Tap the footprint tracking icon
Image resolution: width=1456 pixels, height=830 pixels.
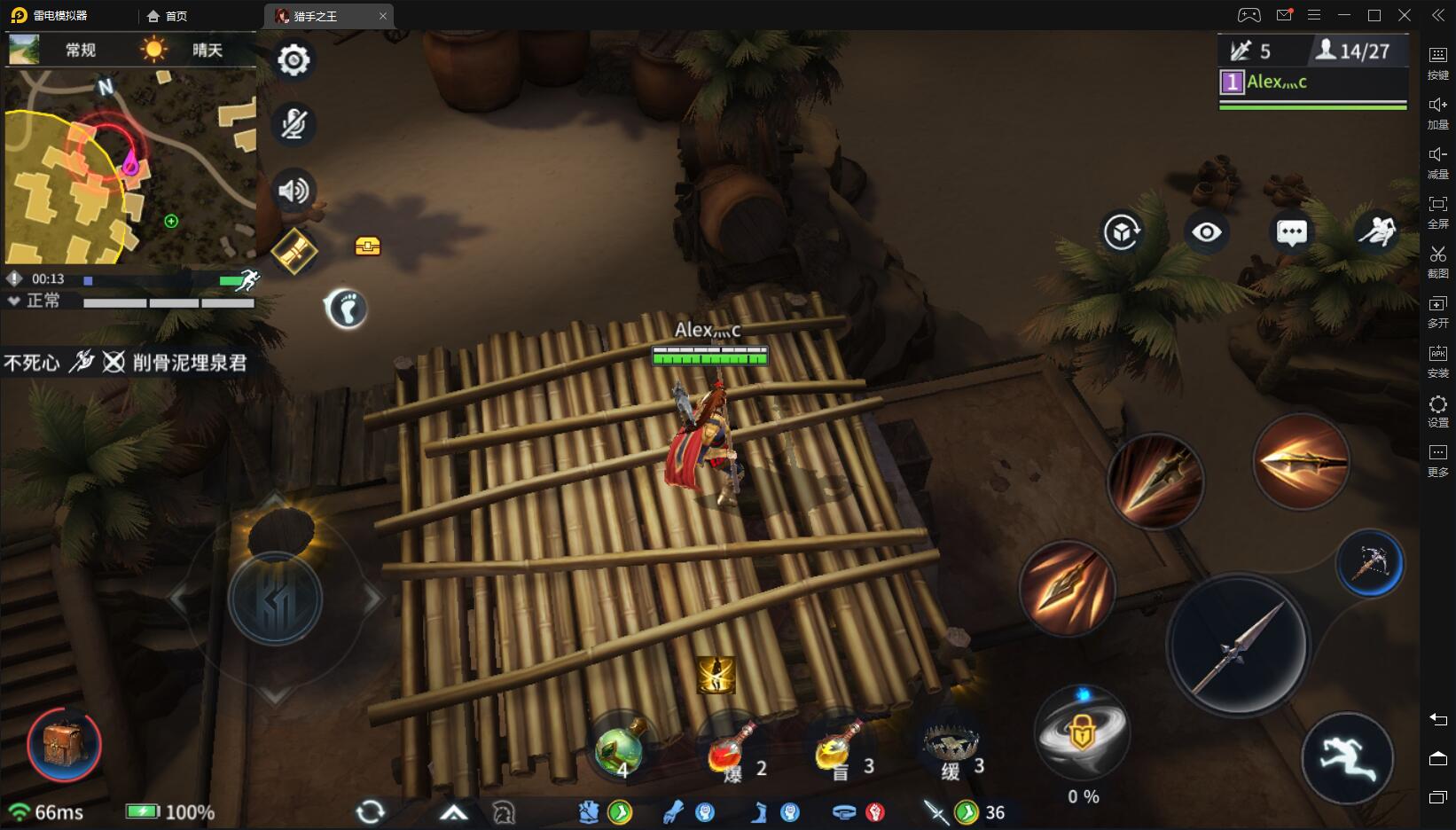pyautogui.click(x=346, y=309)
